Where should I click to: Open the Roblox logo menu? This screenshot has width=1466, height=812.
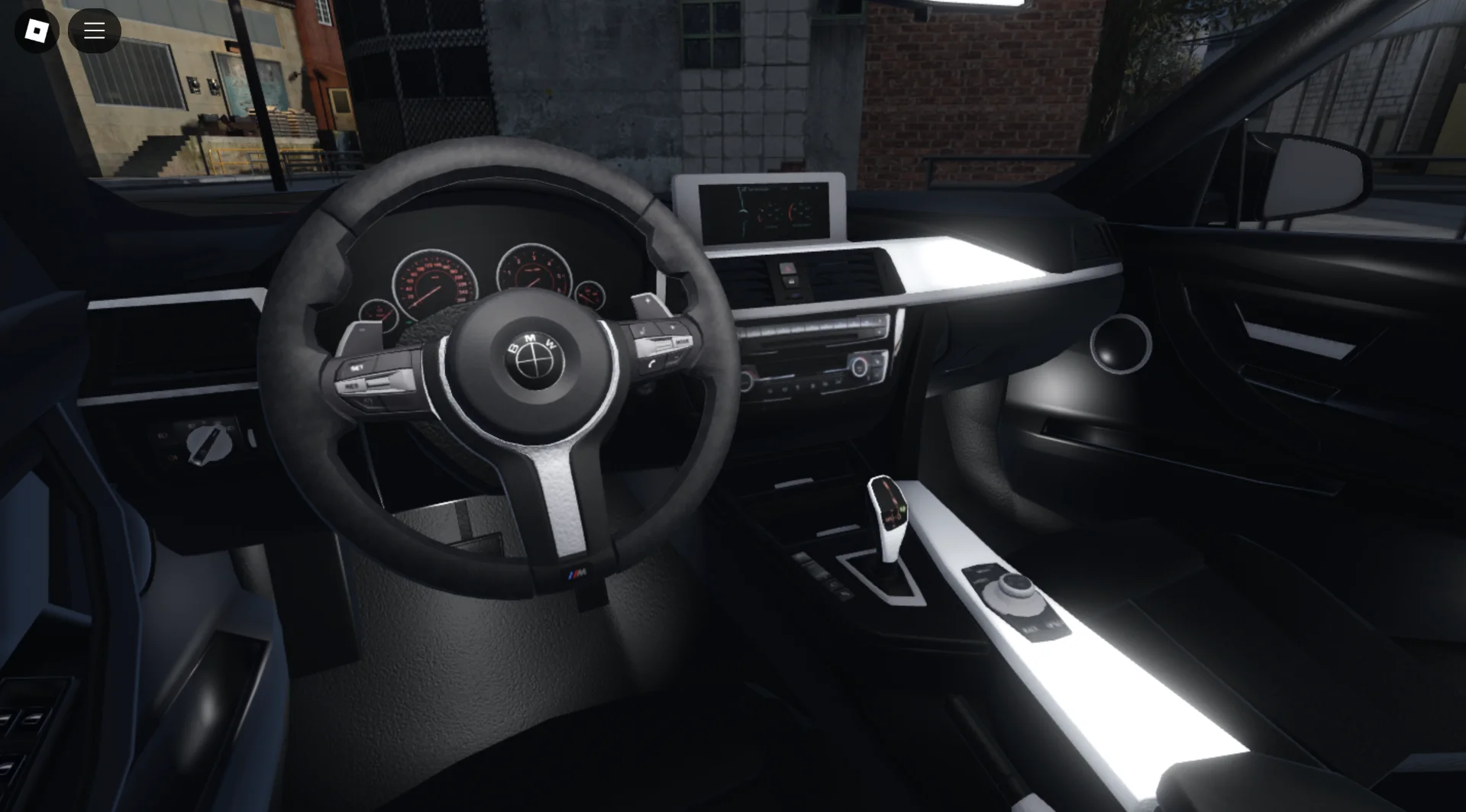point(37,31)
